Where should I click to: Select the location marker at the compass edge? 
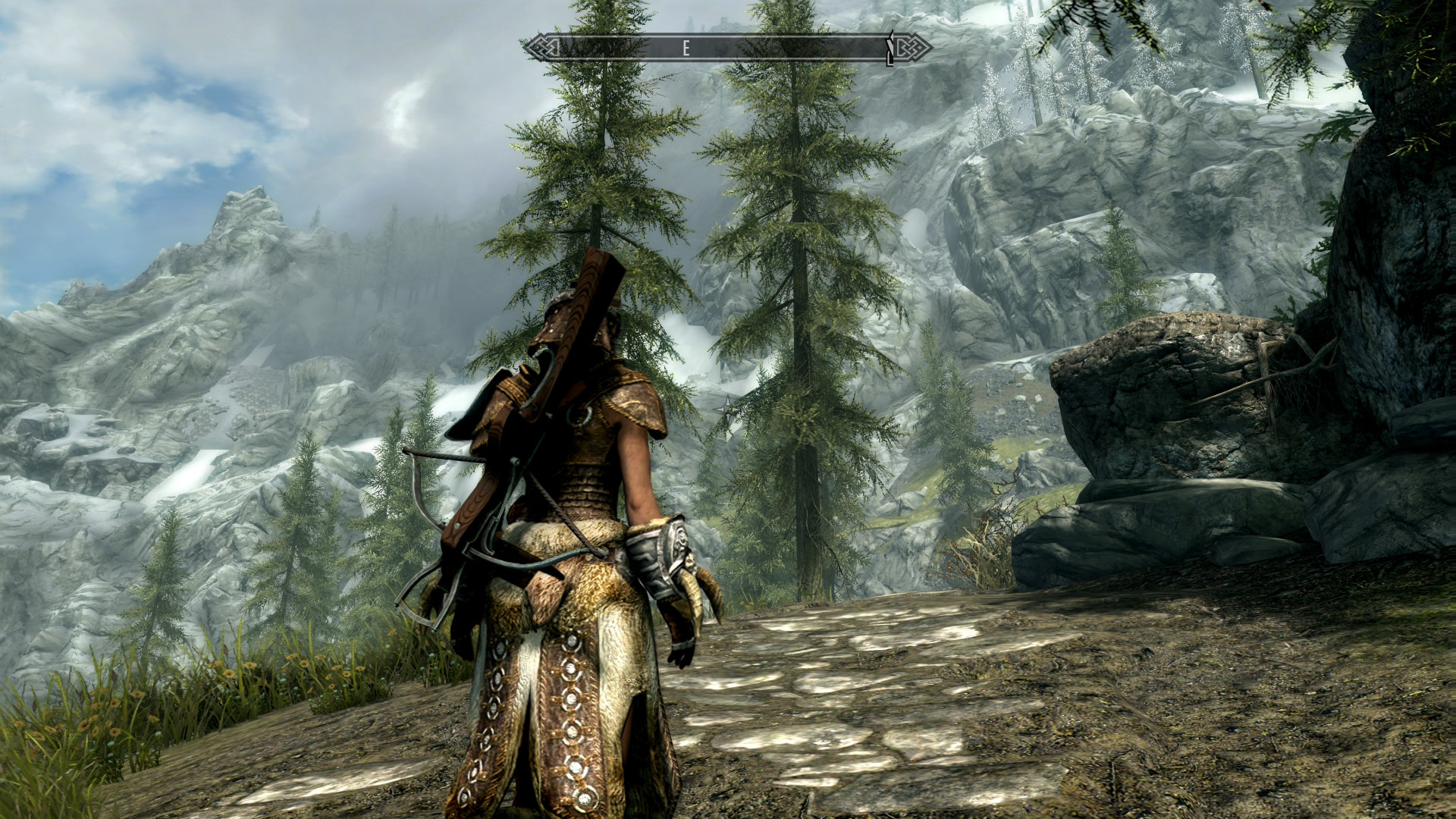pyautogui.click(x=891, y=48)
